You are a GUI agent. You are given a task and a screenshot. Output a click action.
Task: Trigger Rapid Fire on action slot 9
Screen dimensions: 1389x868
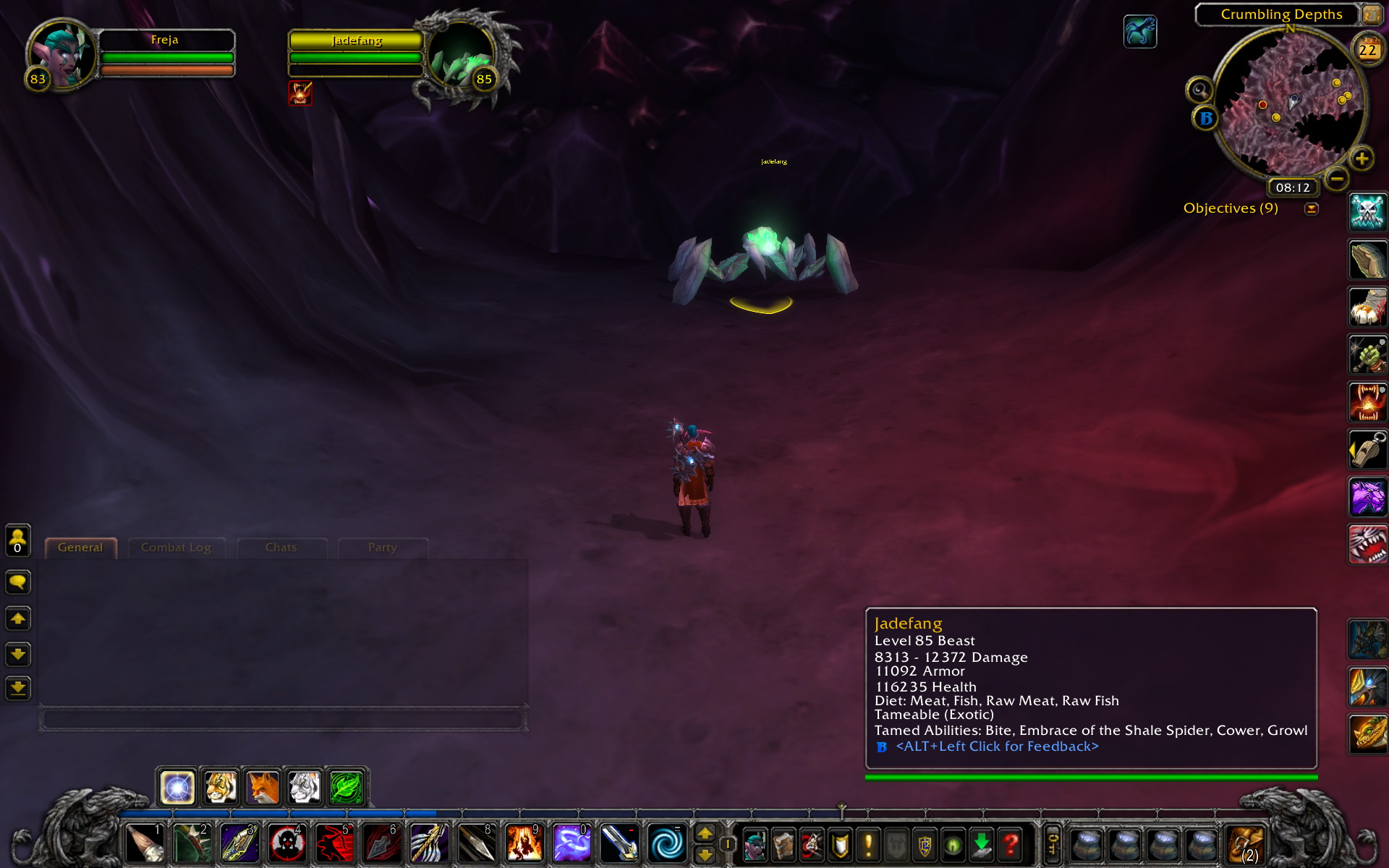click(524, 843)
